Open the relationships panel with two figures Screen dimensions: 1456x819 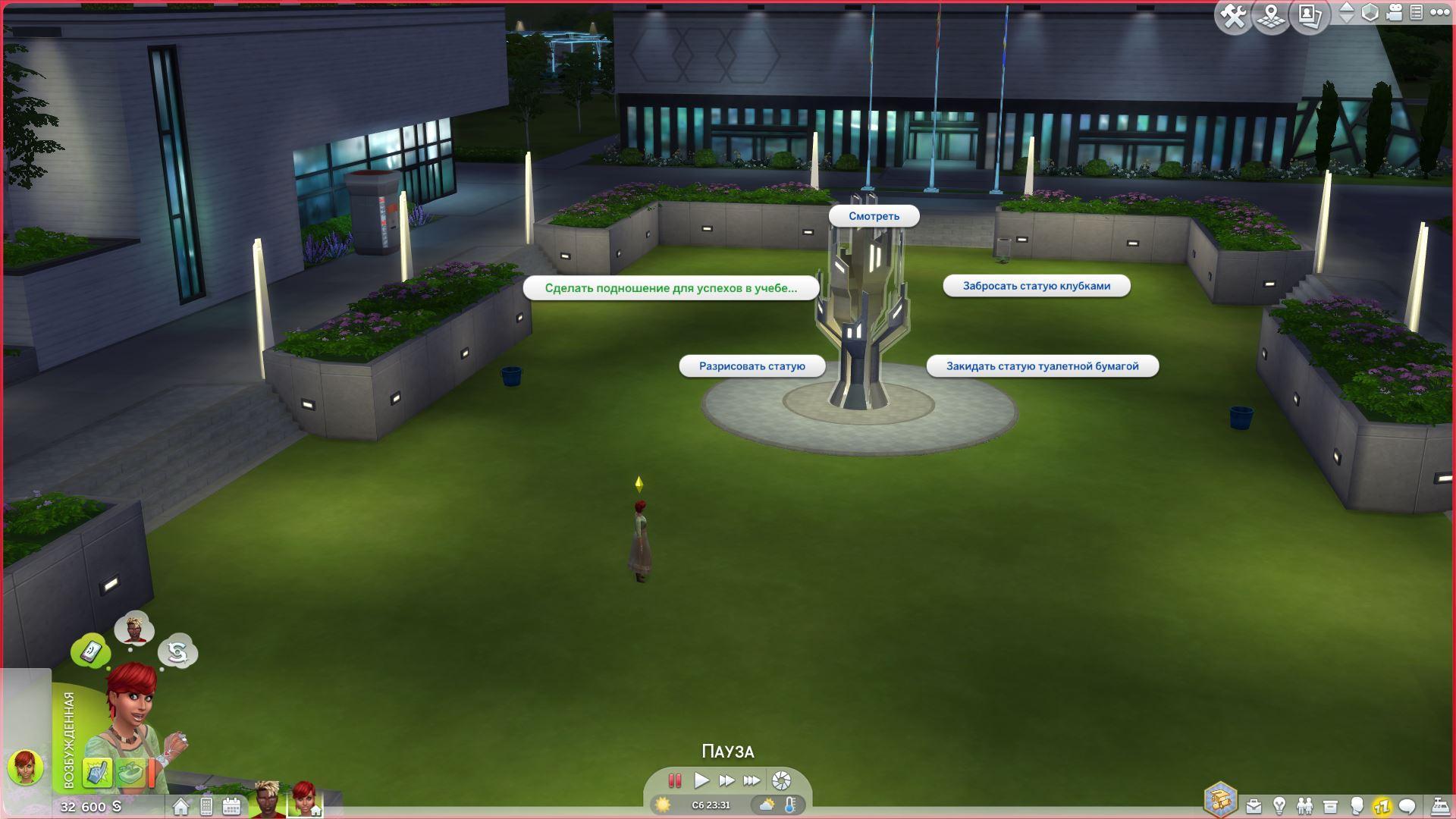coord(1304,806)
